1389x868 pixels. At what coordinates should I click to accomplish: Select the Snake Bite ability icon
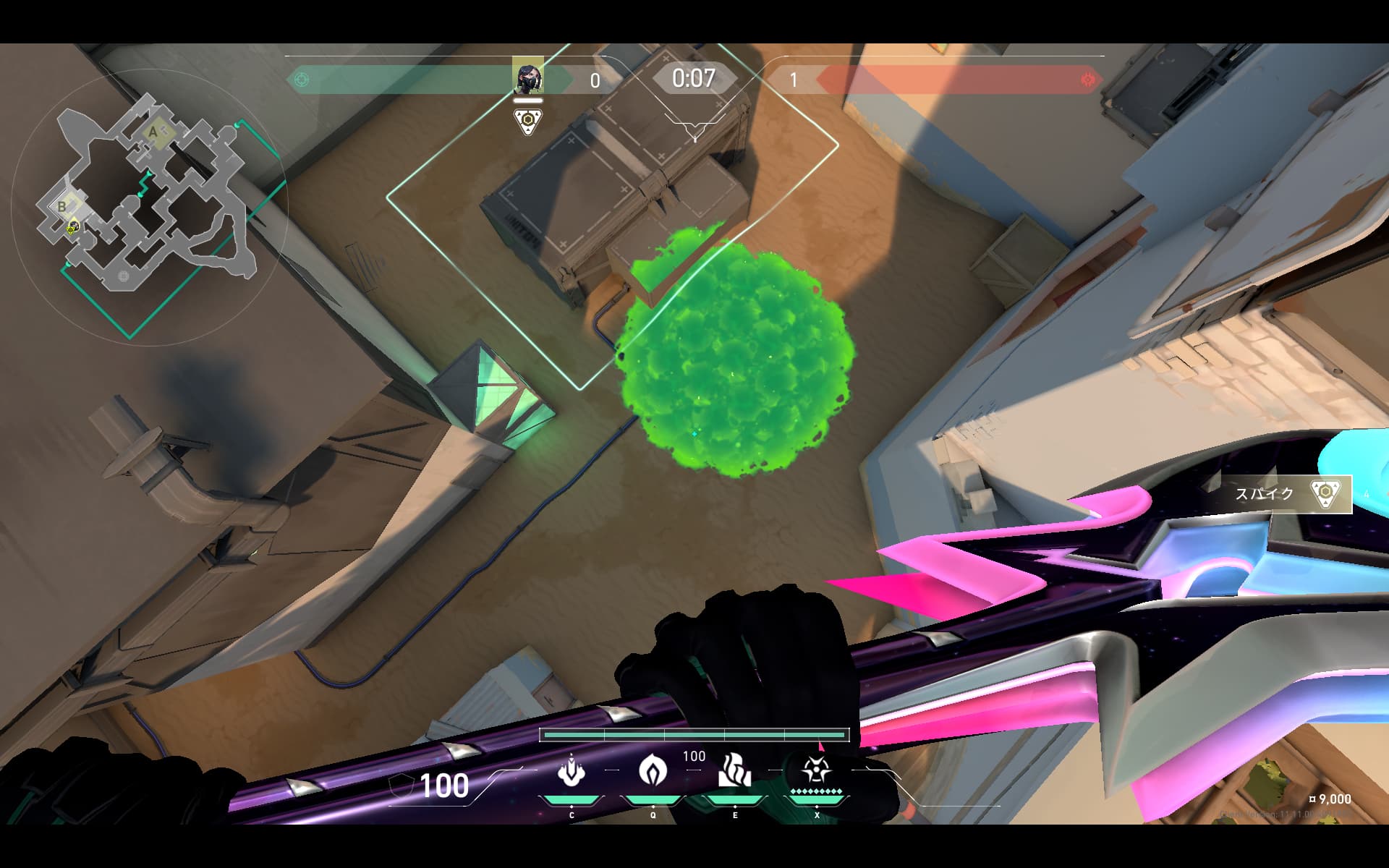coord(571,771)
